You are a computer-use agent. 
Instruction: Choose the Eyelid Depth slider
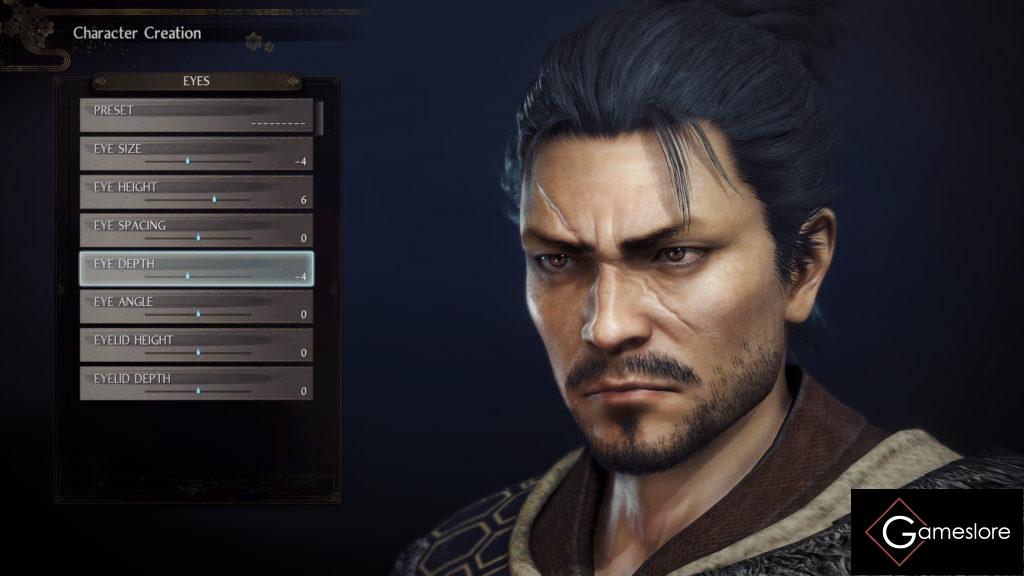(198, 390)
